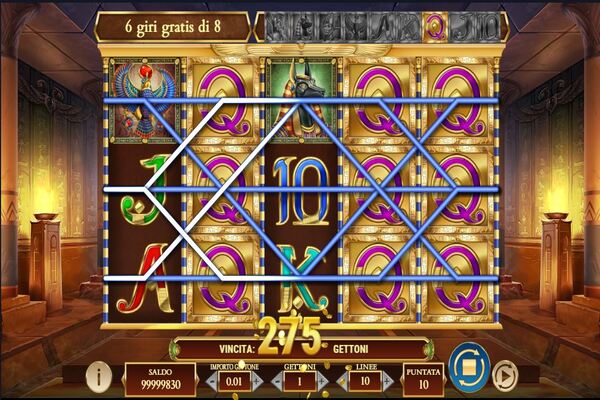Open the info paytable button
This screenshot has width=600, height=400.
[98, 376]
